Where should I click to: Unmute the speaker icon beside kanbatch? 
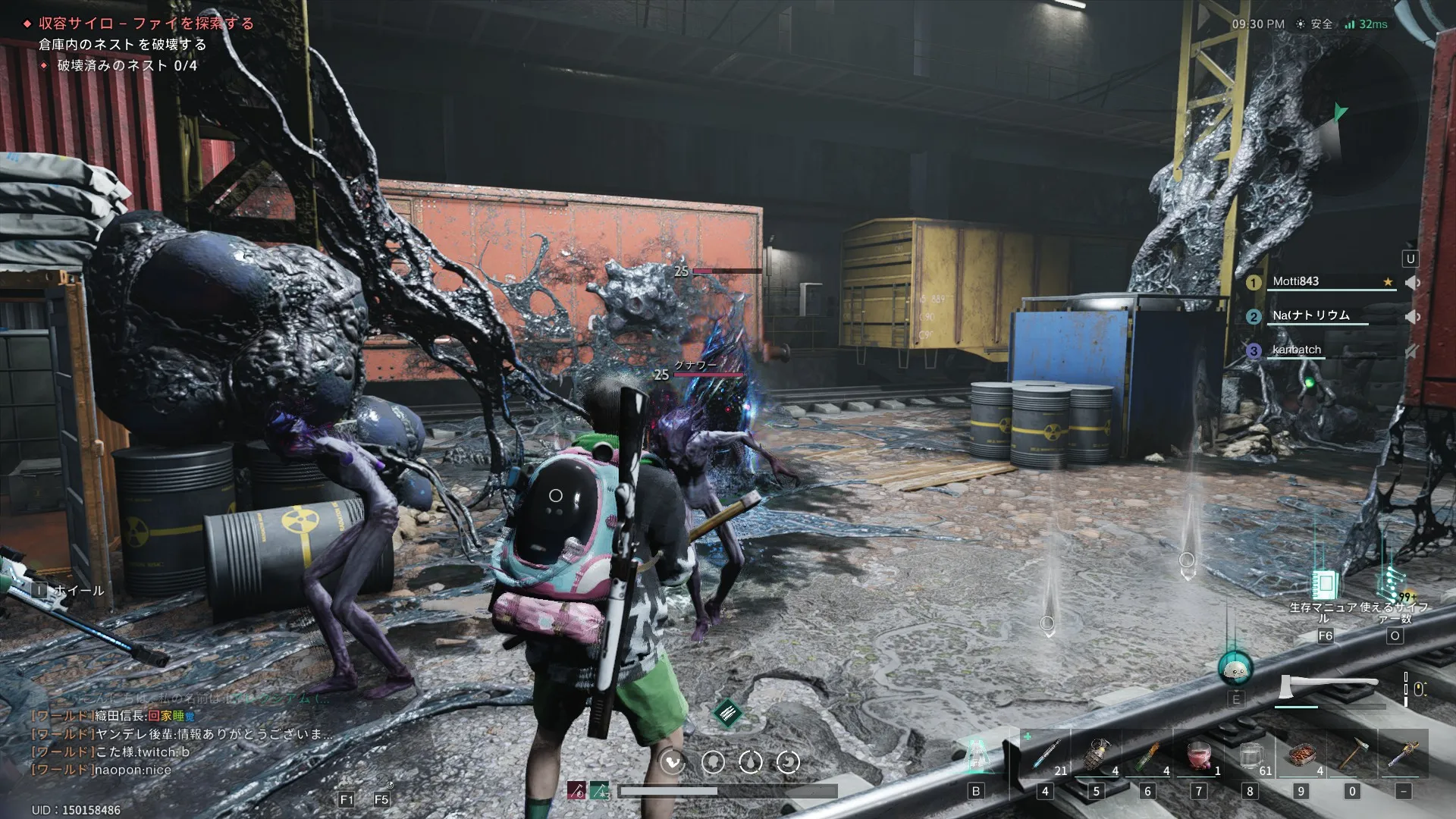pyautogui.click(x=1411, y=351)
